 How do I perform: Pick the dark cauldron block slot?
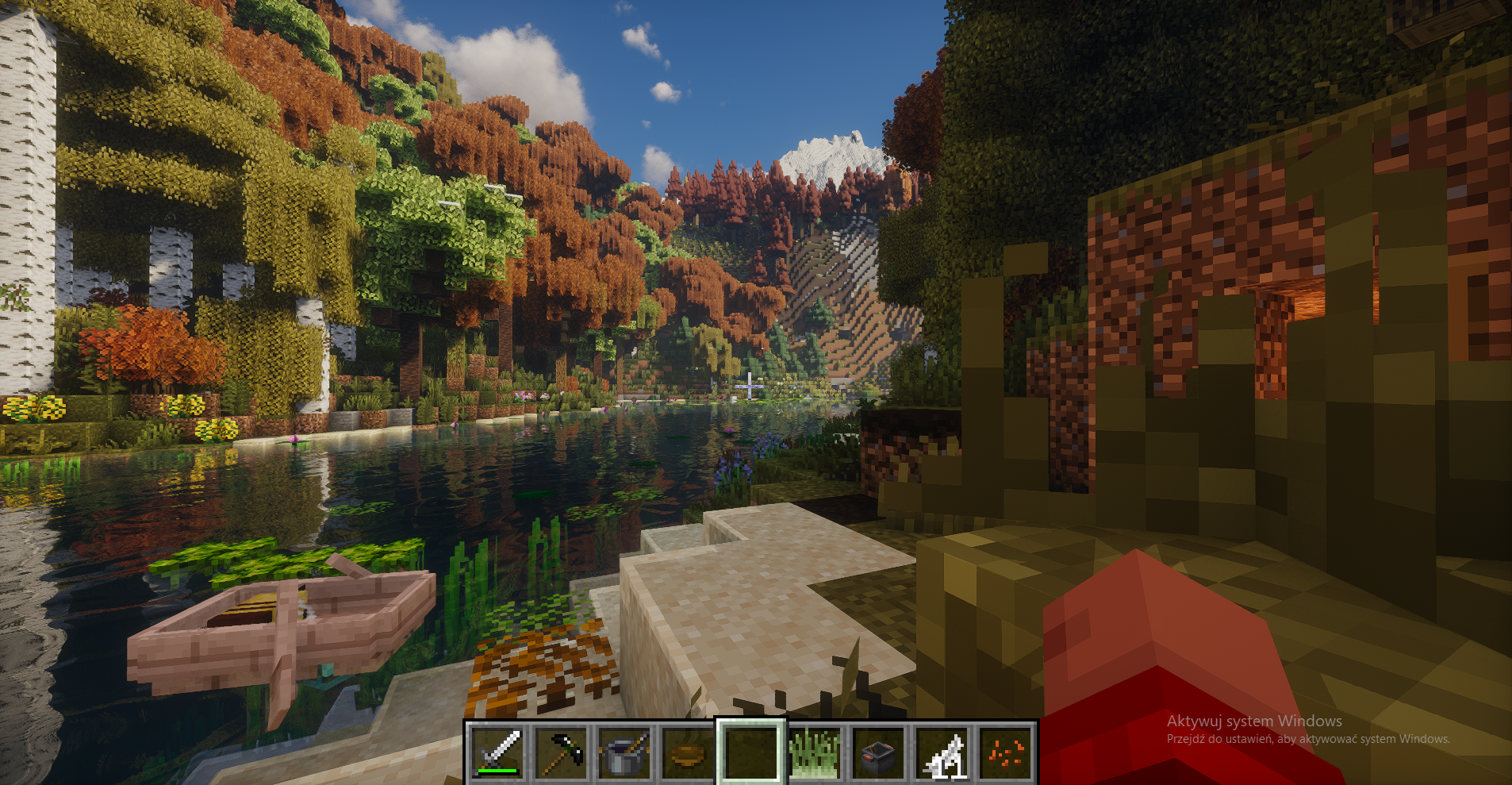[x=878, y=752]
